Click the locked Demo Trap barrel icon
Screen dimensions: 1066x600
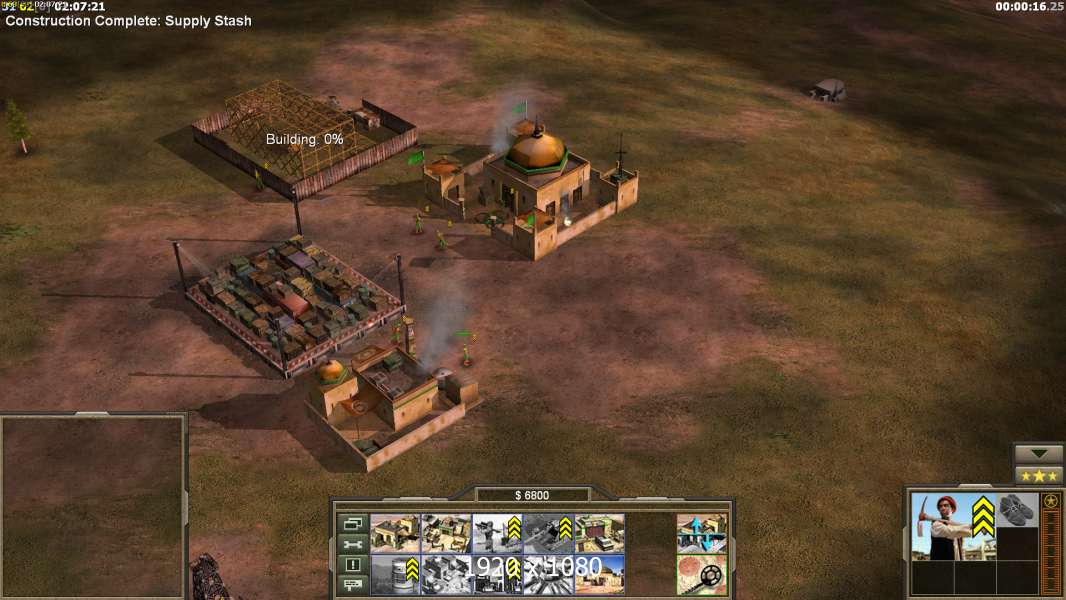(395, 574)
